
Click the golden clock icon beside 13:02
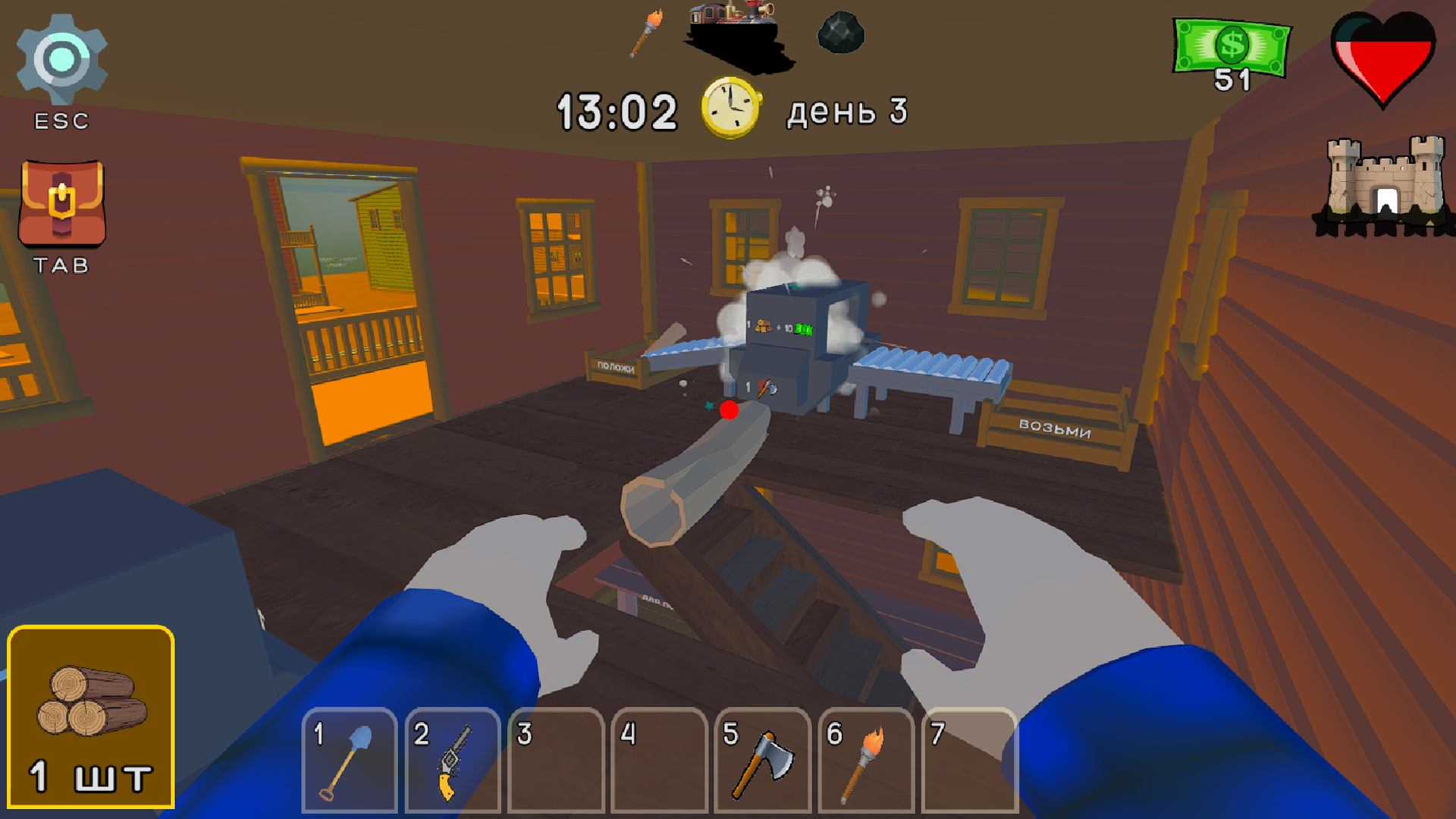pyautogui.click(x=730, y=108)
